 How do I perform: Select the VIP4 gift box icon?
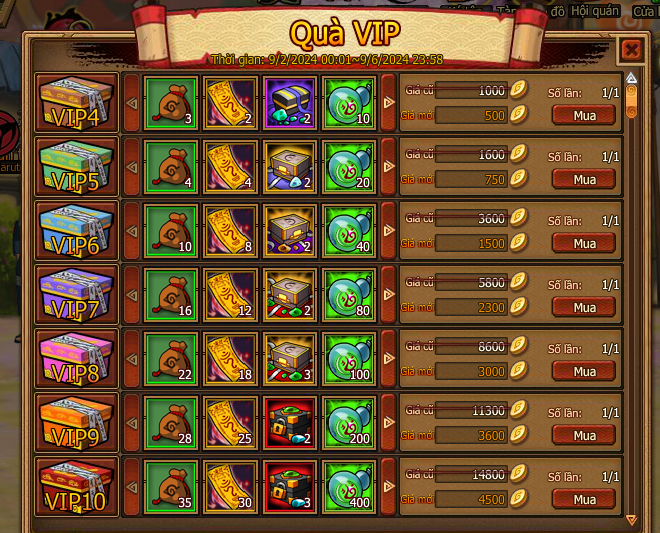point(76,102)
